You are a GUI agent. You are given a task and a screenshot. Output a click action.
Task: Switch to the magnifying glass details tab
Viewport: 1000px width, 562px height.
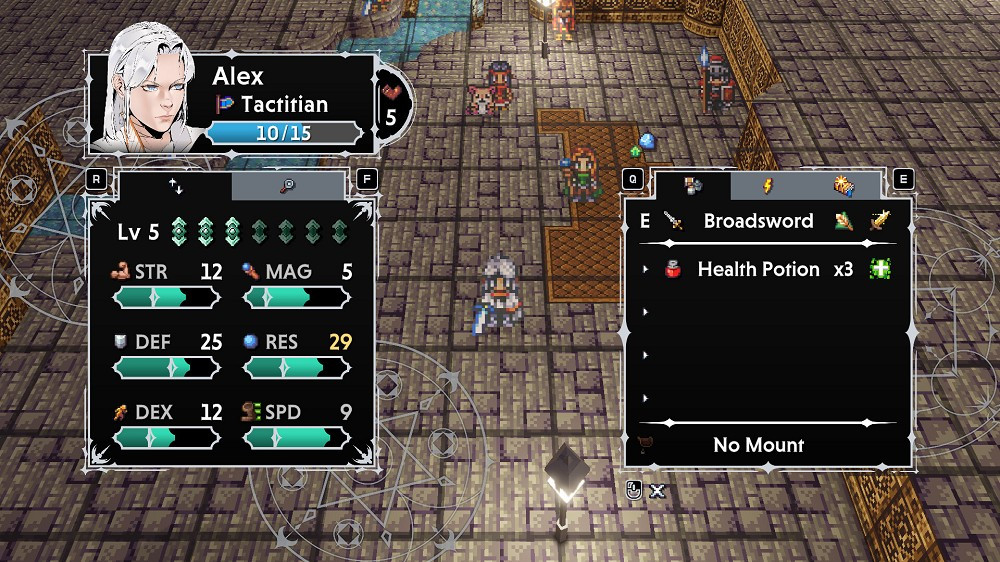[x=288, y=186]
